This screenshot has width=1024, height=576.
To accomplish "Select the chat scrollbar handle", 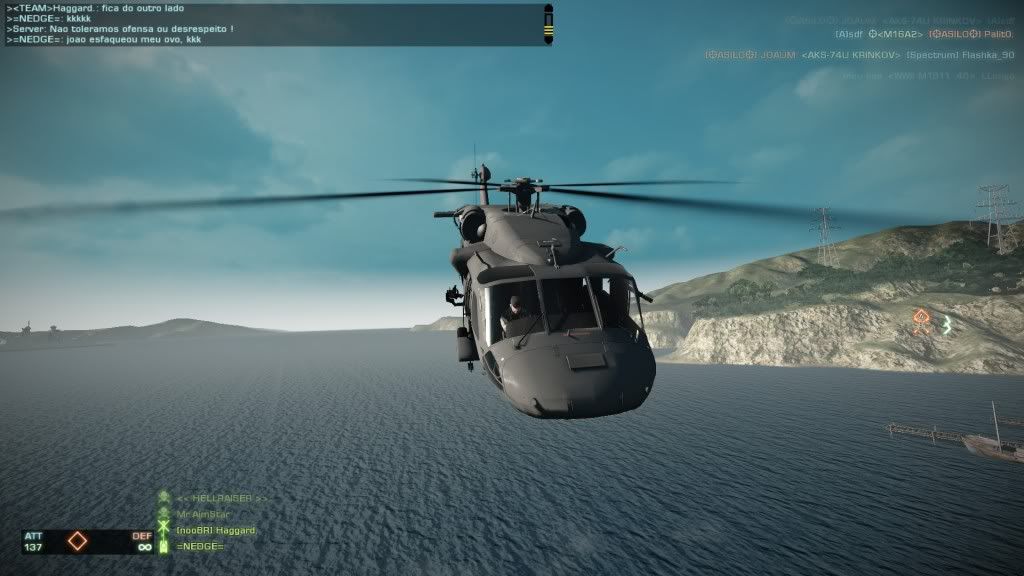I will point(548,24).
